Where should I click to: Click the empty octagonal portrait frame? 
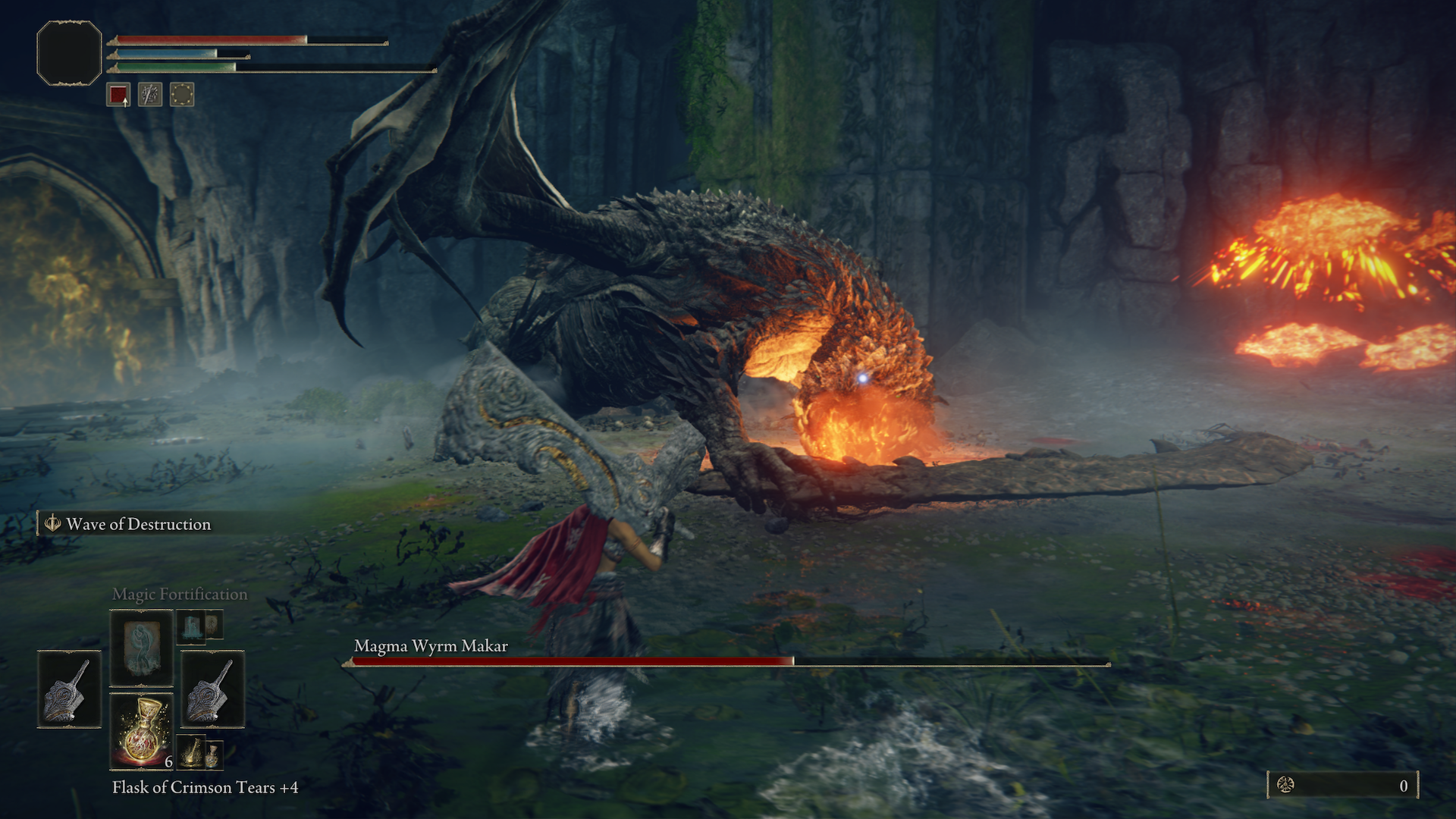69,53
